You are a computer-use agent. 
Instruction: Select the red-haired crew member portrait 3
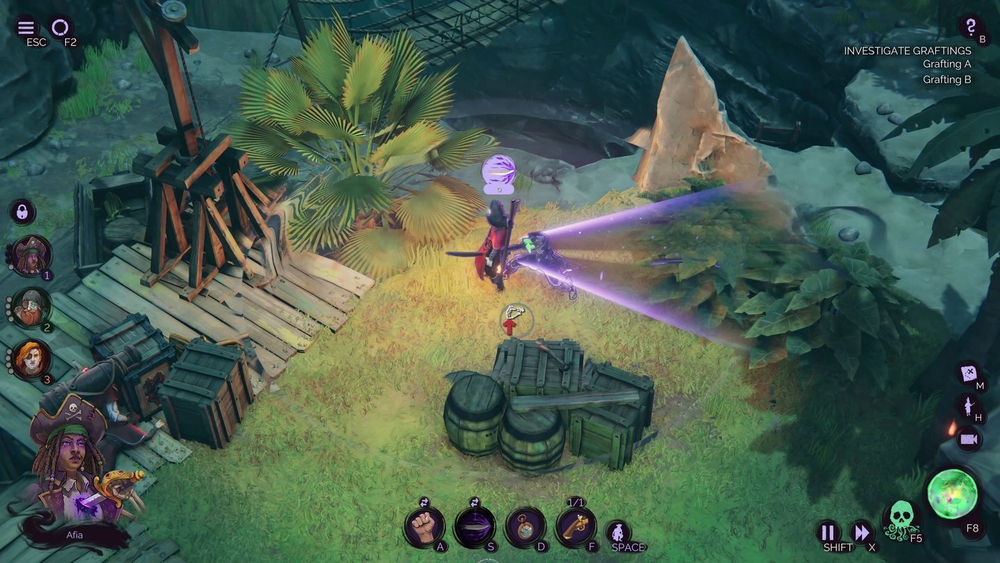pyautogui.click(x=31, y=359)
